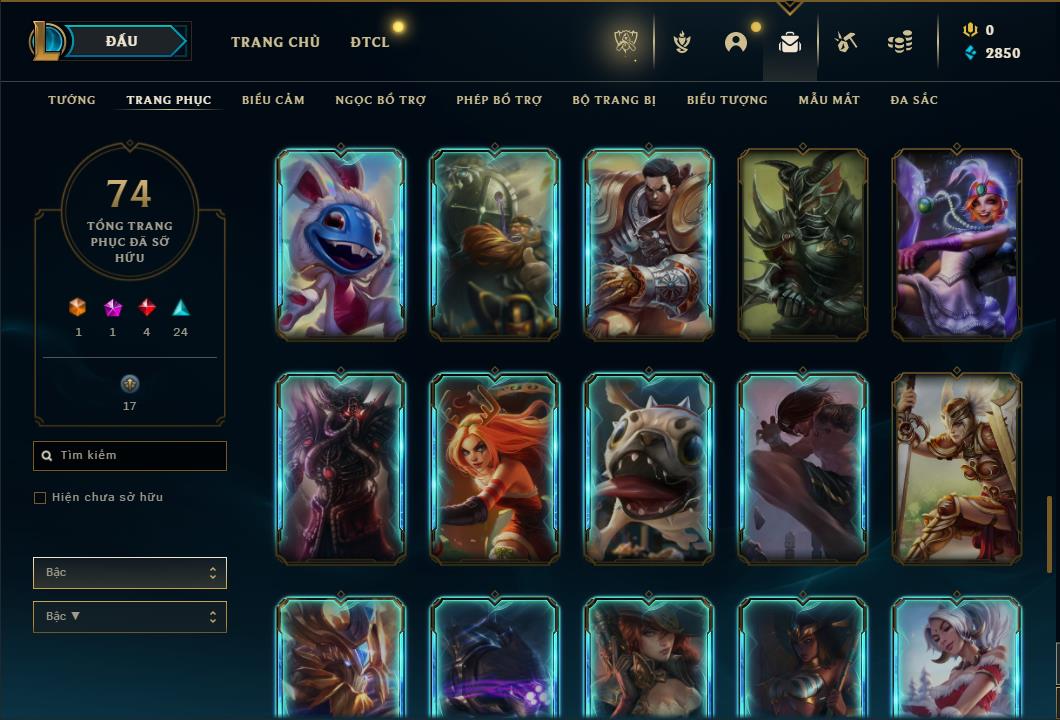This screenshot has height=720, width=1060.
Task: Open the coin stack store icon
Action: tap(900, 42)
